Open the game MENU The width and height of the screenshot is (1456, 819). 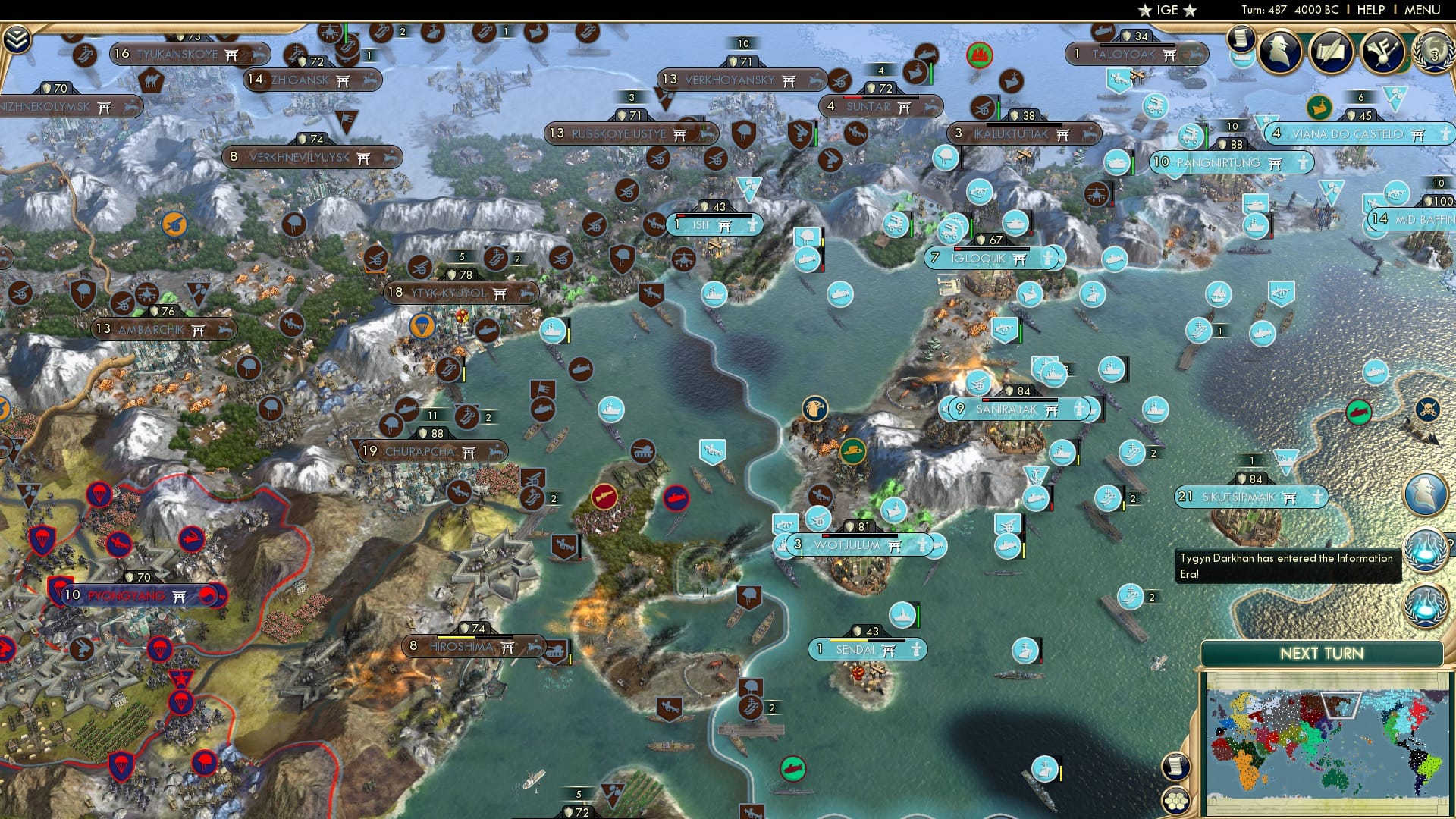(x=1424, y=10)
